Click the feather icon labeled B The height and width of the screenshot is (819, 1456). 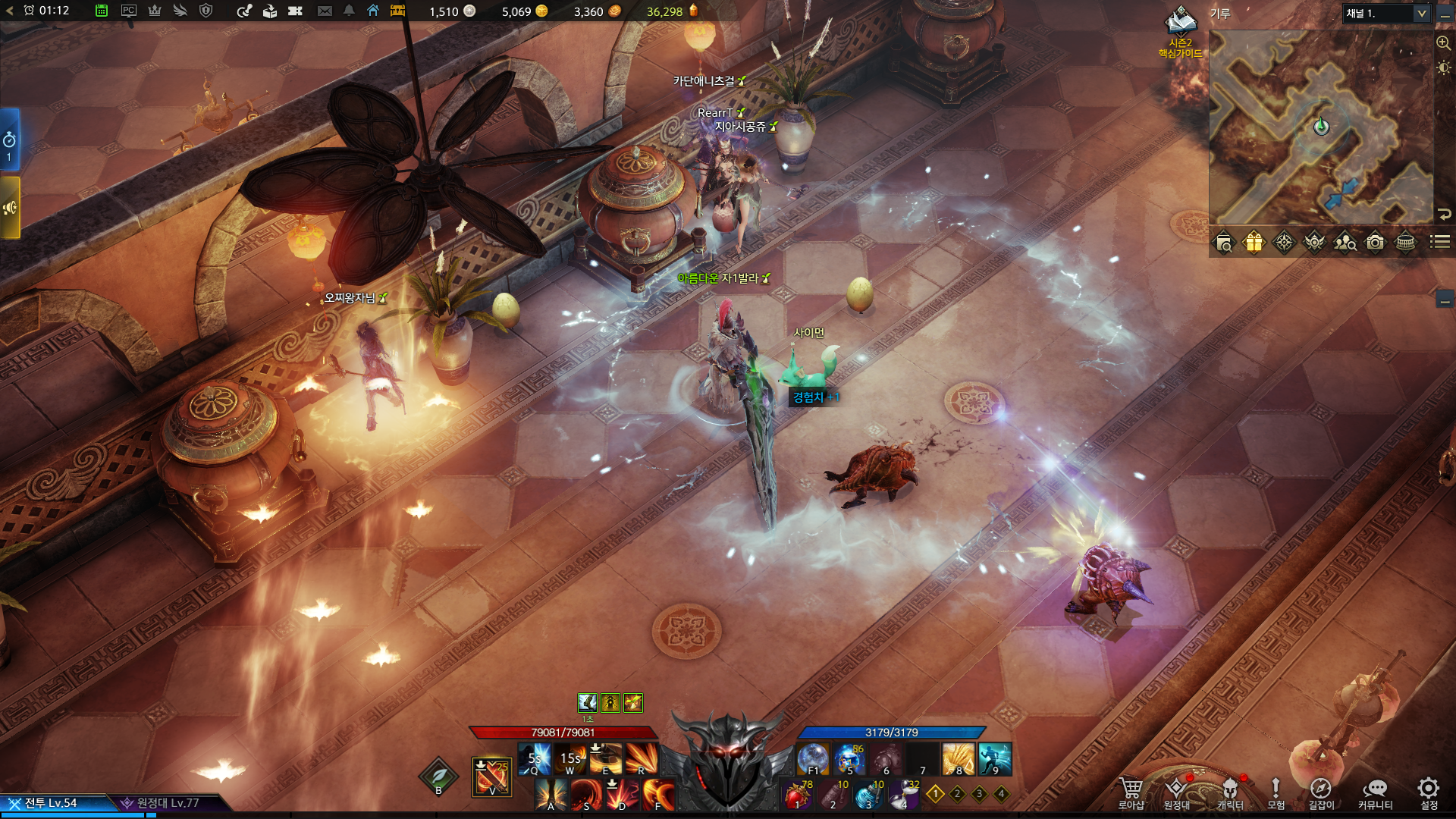438,777
